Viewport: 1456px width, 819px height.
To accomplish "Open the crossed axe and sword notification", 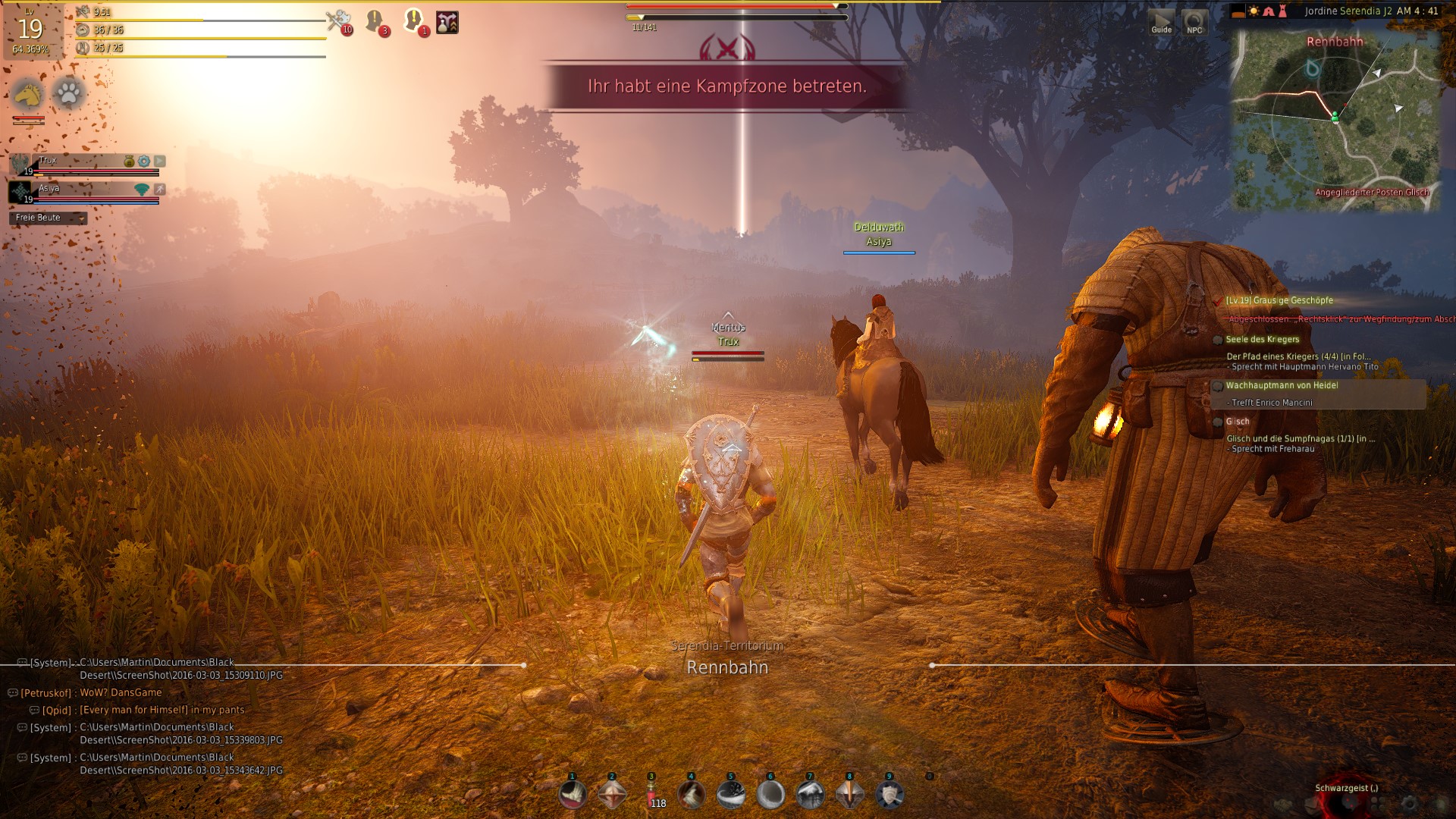I will click(339, 20).
